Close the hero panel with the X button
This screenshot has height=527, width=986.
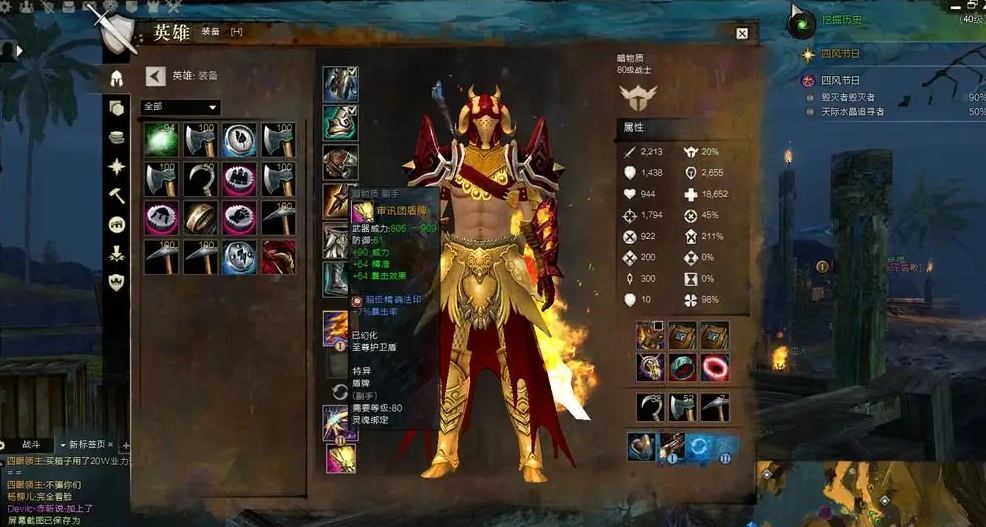tap(742, 33)
